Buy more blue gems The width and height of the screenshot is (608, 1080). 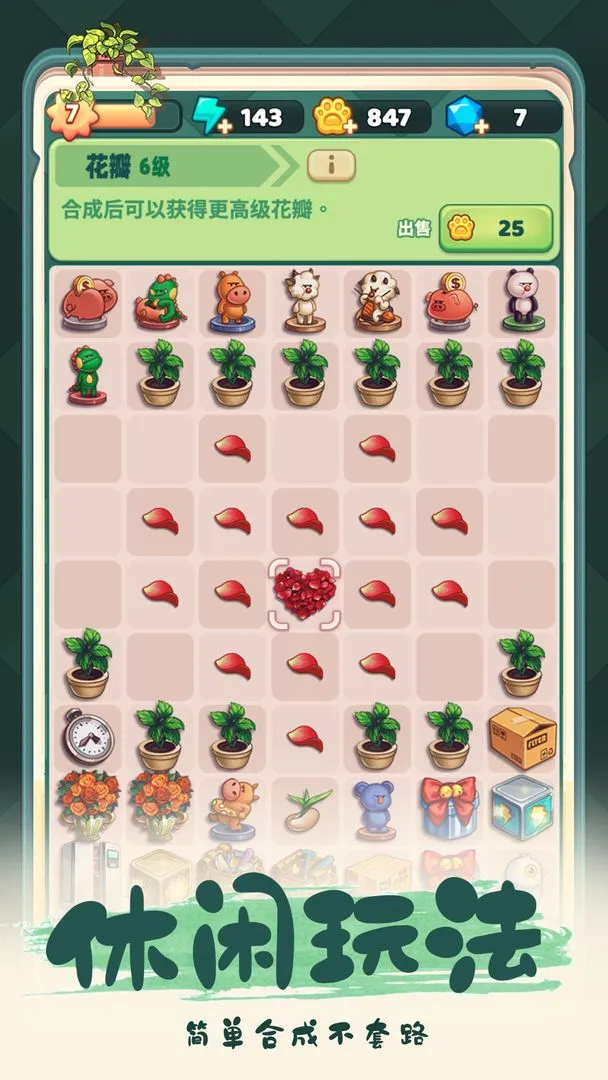(x=481, y=125)
